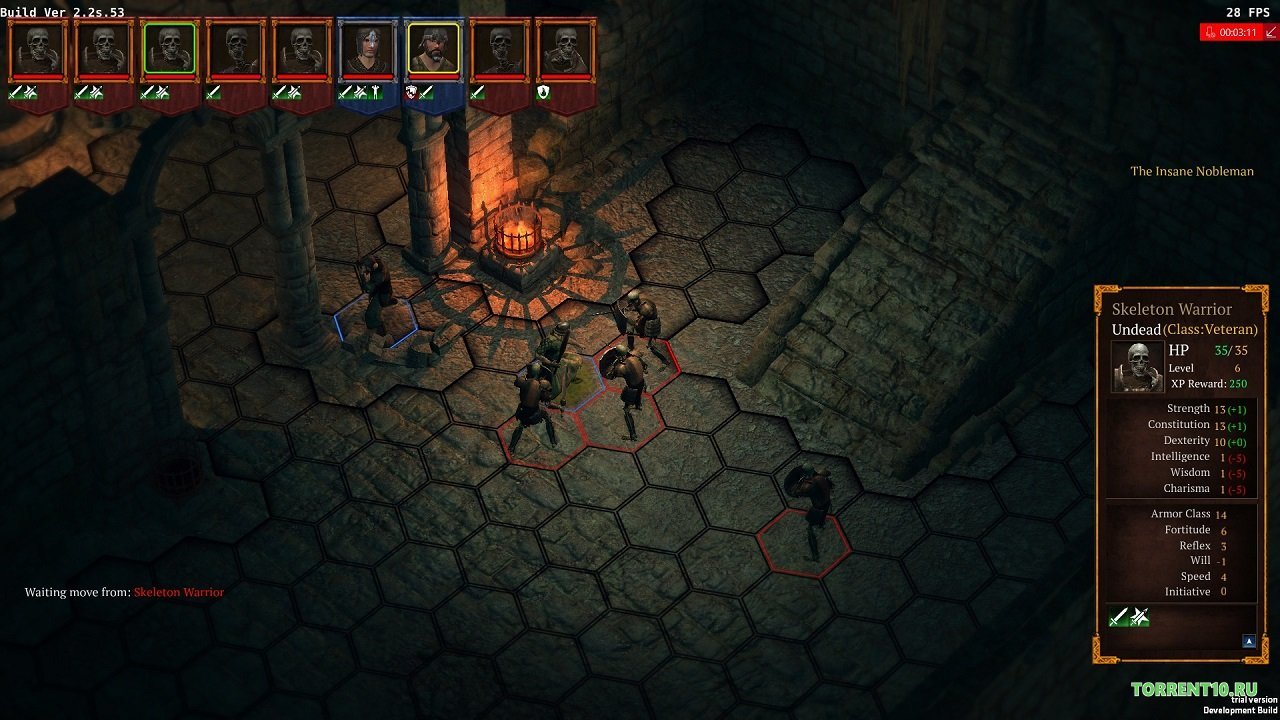
Task: Select the crossed swords icon in stats panel
Action: pos(1139,617)
